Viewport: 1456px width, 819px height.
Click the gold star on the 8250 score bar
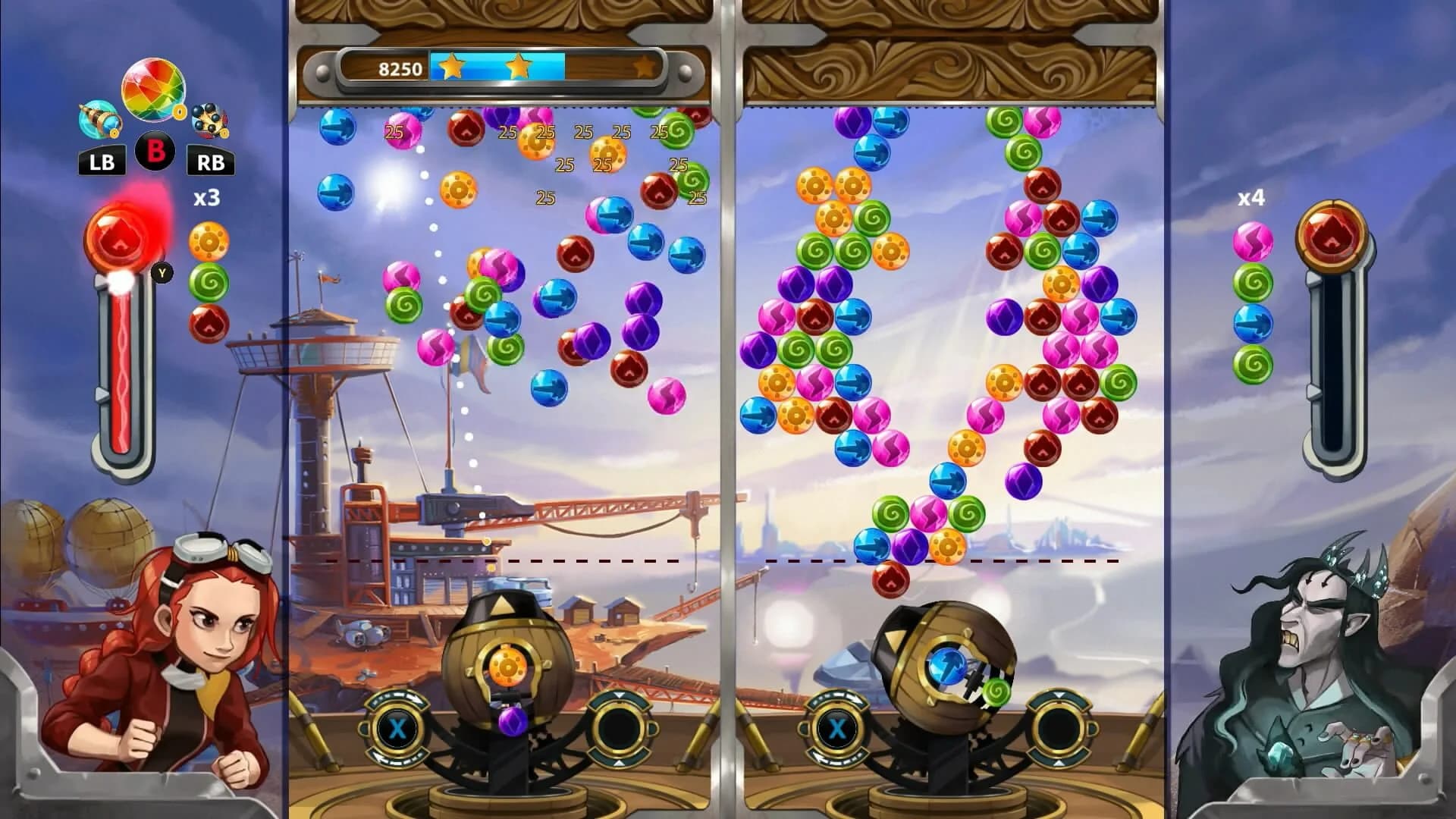(x=453, y=67)
